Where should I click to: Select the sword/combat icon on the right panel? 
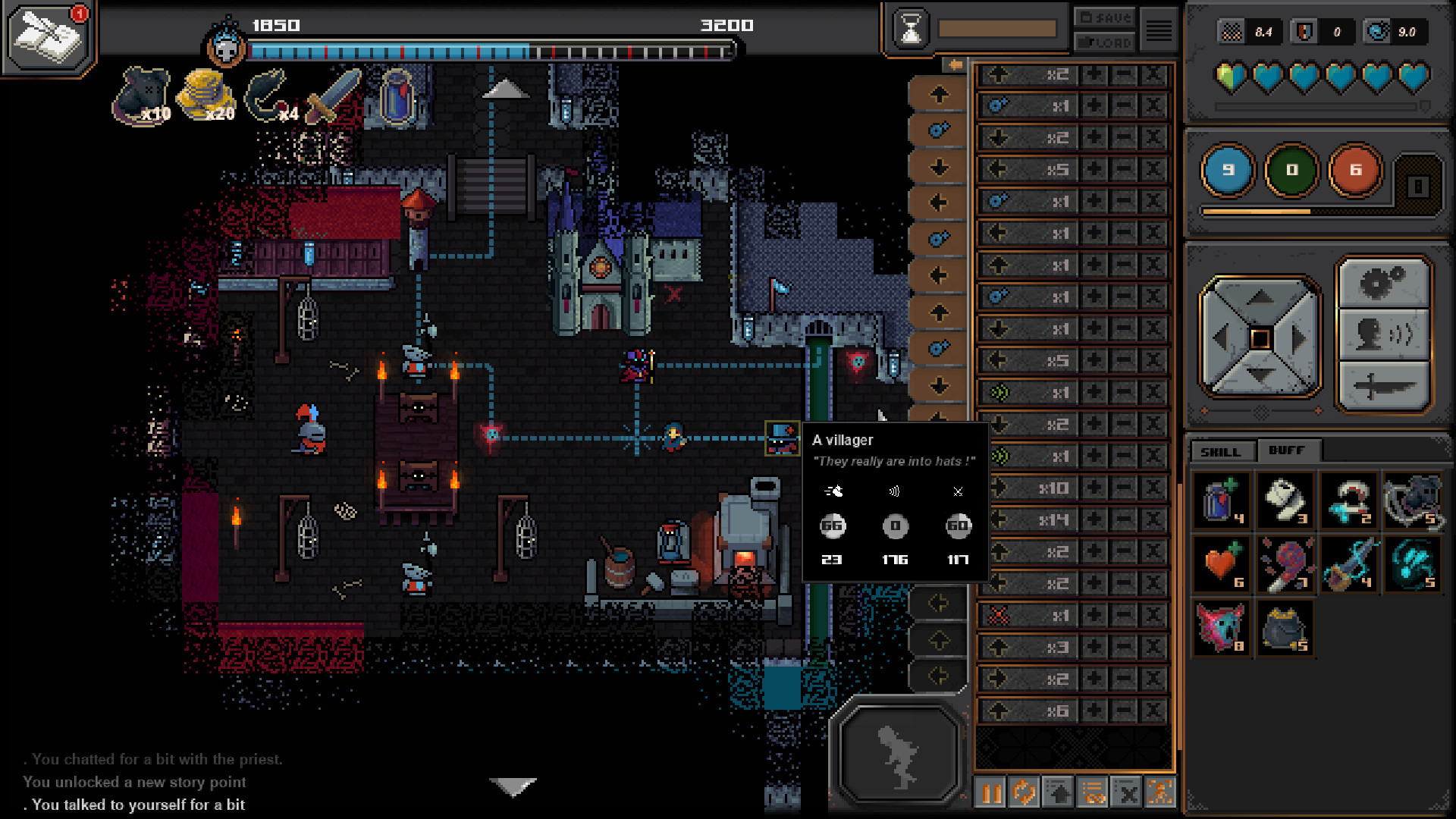pyautogui.click(x=1384, y=385)
